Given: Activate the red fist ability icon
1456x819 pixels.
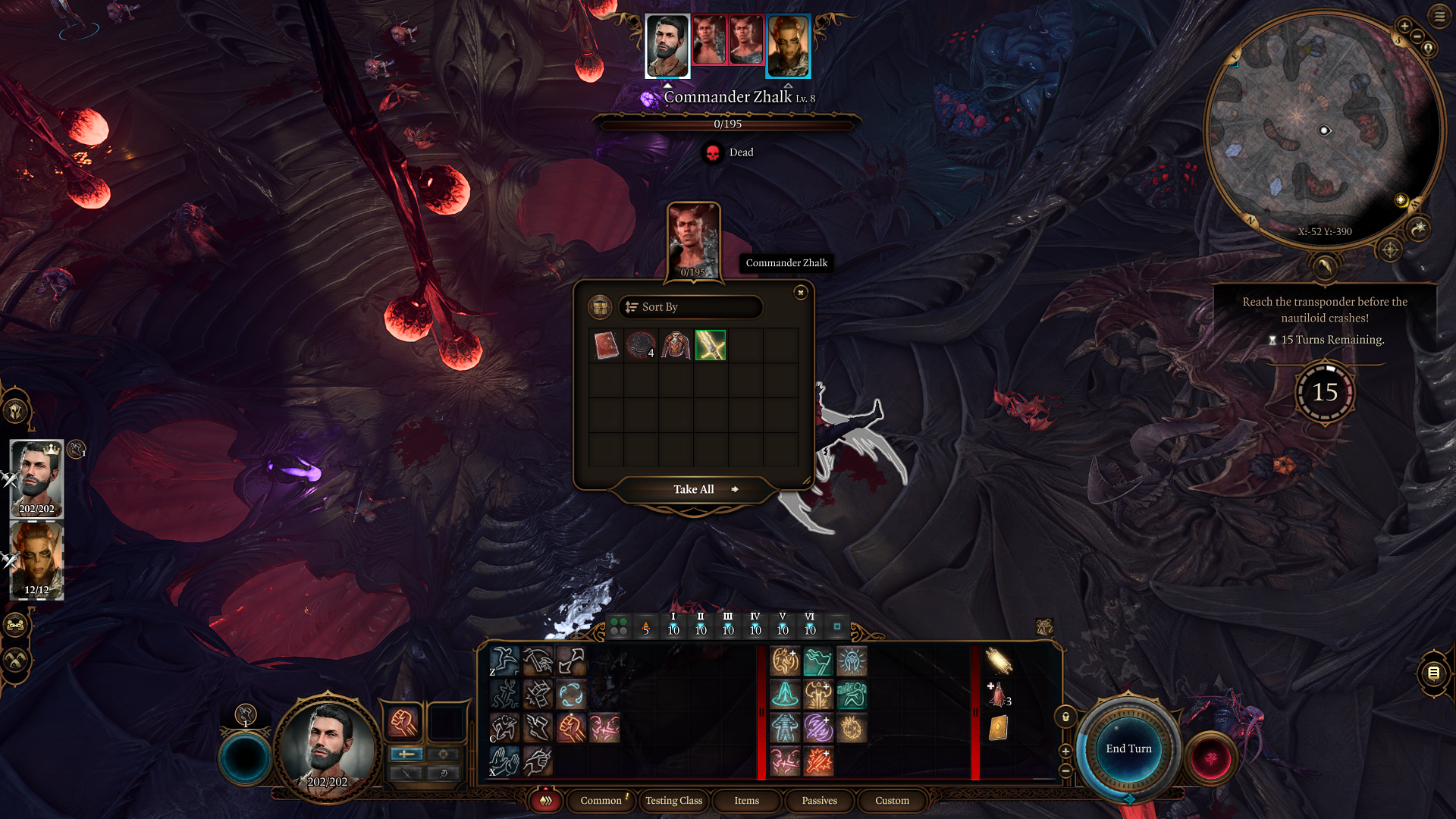Looking at the screenshot, I should (x=403, y=722).
